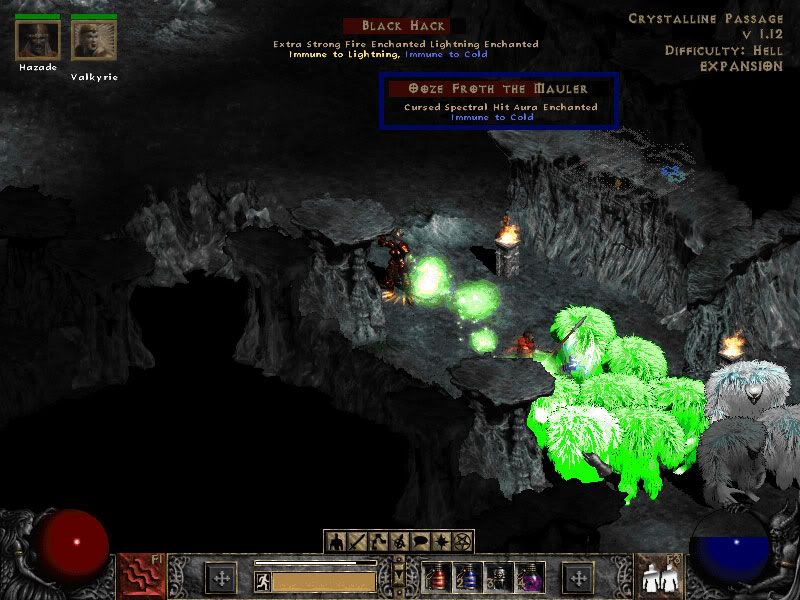
Task: Open the game menu pentagram icon
Action: [462, 542]
